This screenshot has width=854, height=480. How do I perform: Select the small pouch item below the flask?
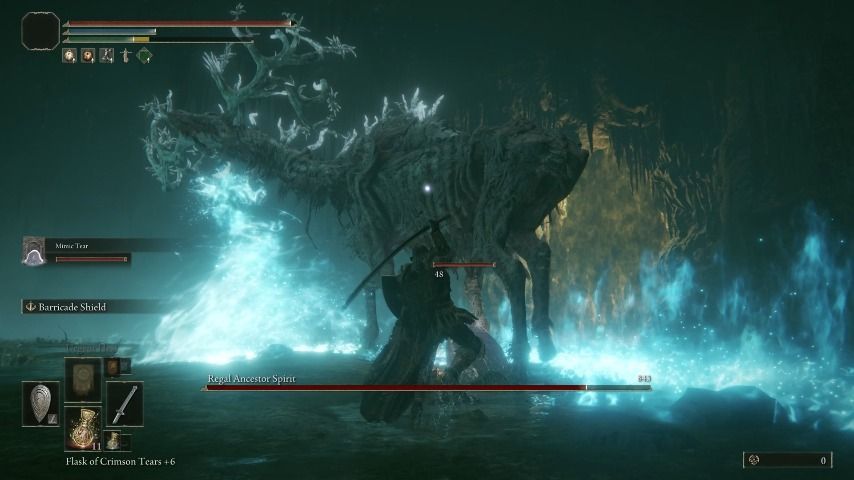click(x=113, y=440)
